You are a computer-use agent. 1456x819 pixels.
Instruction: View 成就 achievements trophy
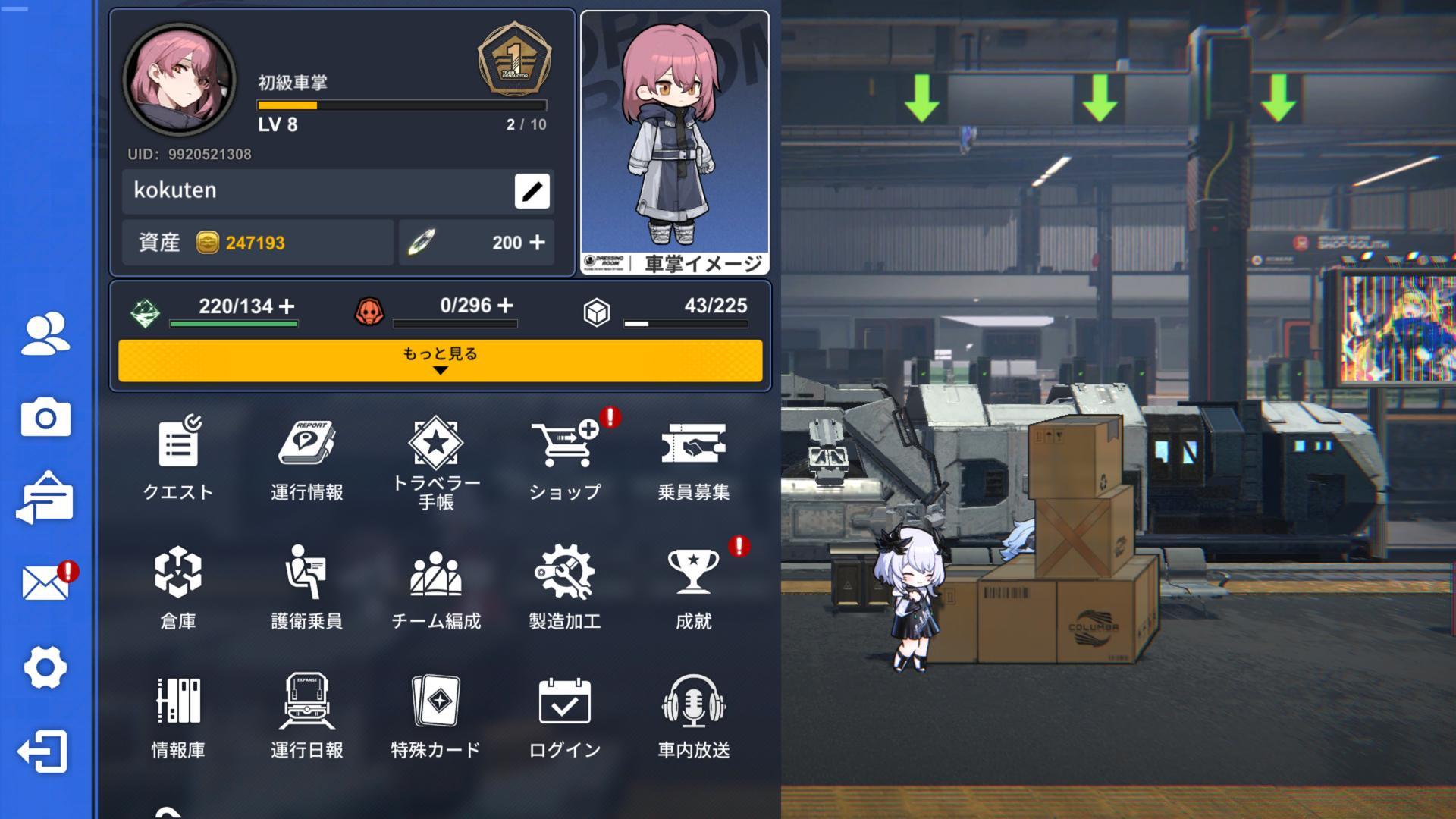(693, 586)
